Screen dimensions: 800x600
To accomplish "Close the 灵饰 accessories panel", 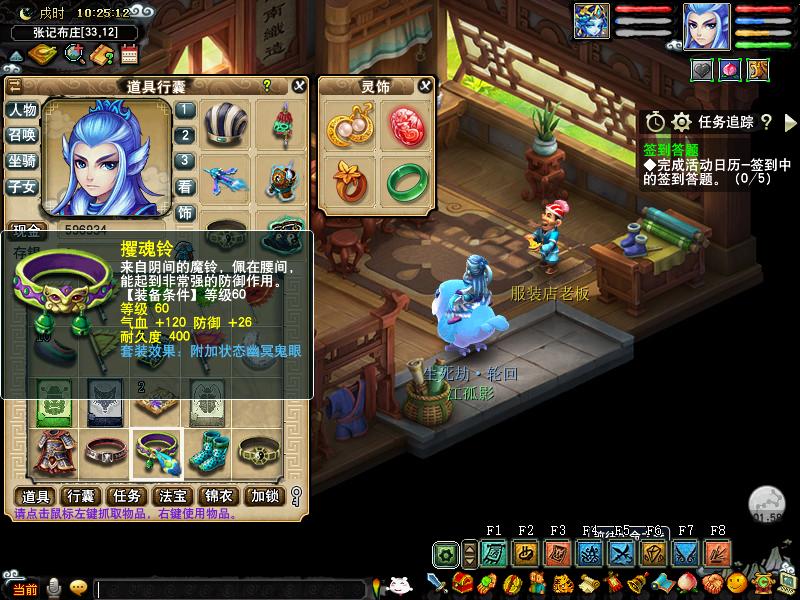I will click(426, 86).
